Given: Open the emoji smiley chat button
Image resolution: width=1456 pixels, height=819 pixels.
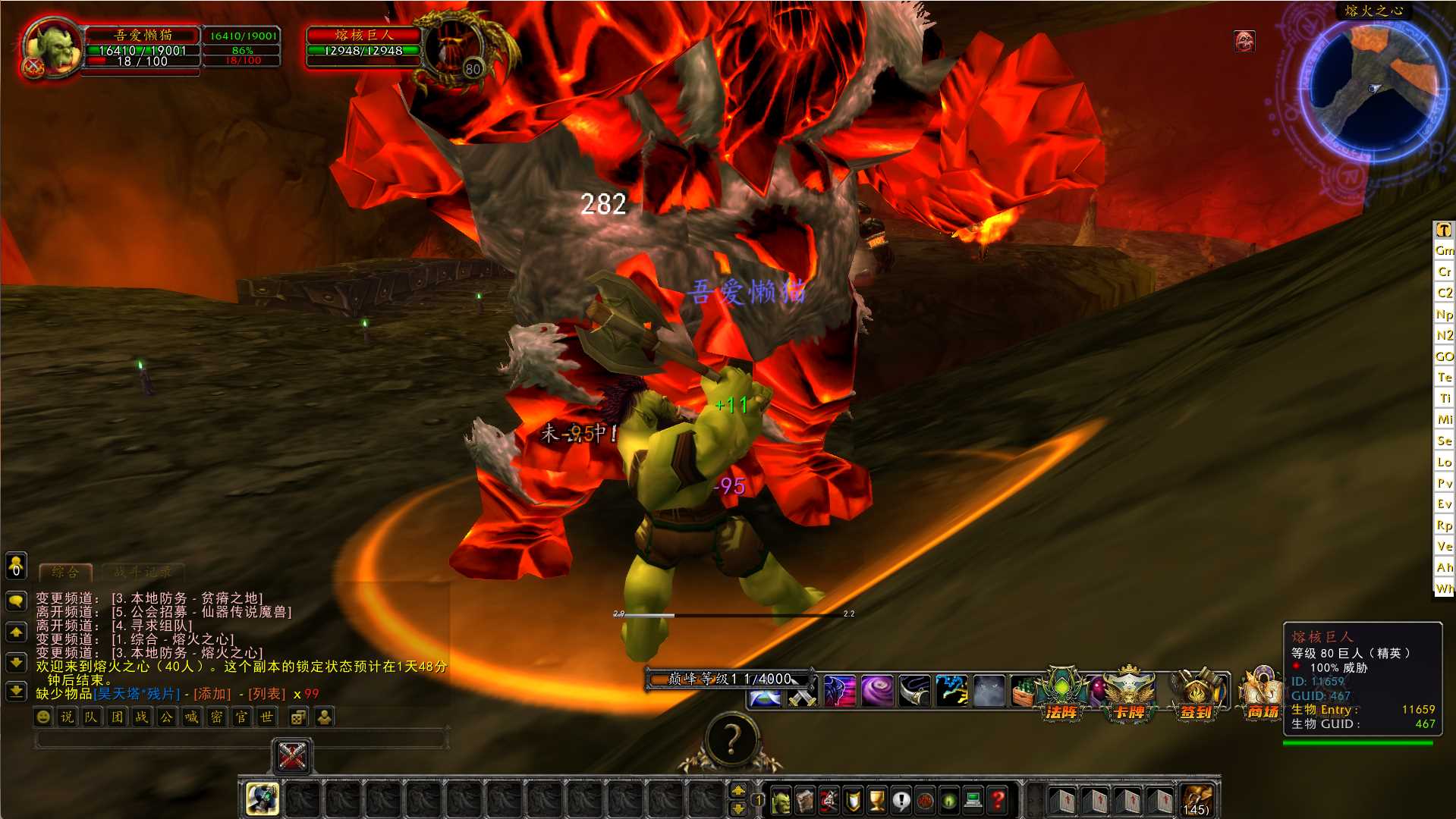Looking at the screenshot, I should click(44, 717).
